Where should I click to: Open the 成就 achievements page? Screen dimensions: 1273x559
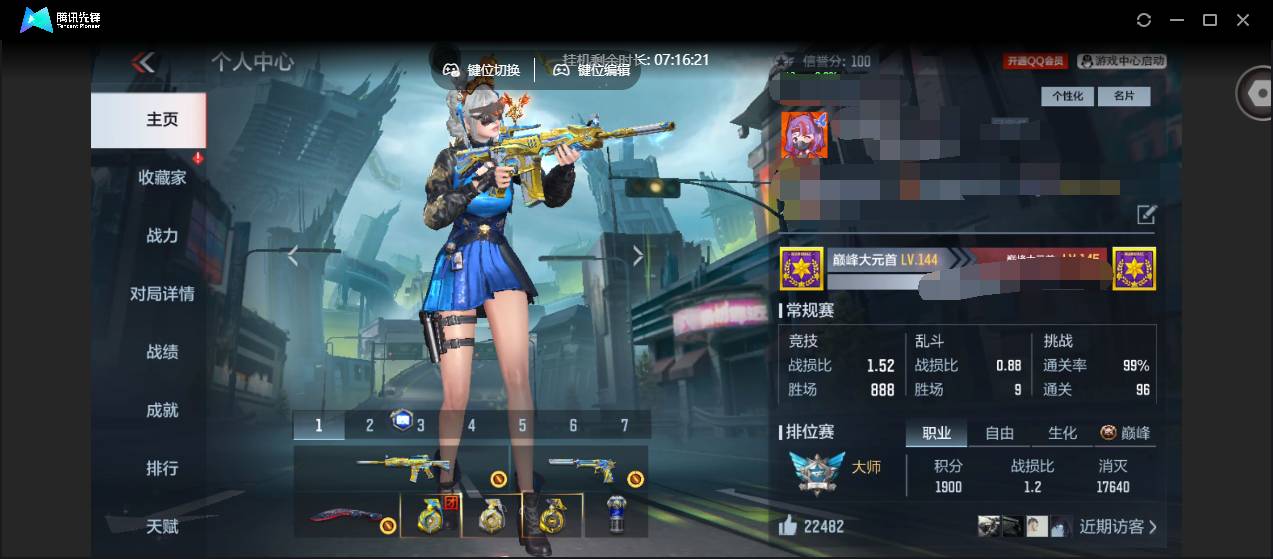(162, 409)
